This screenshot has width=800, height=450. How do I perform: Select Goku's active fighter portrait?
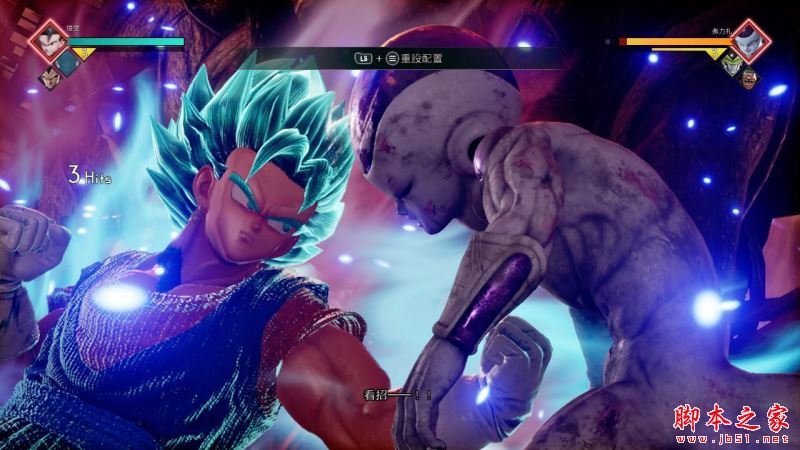pyautogui.click(x=47, y=41)
